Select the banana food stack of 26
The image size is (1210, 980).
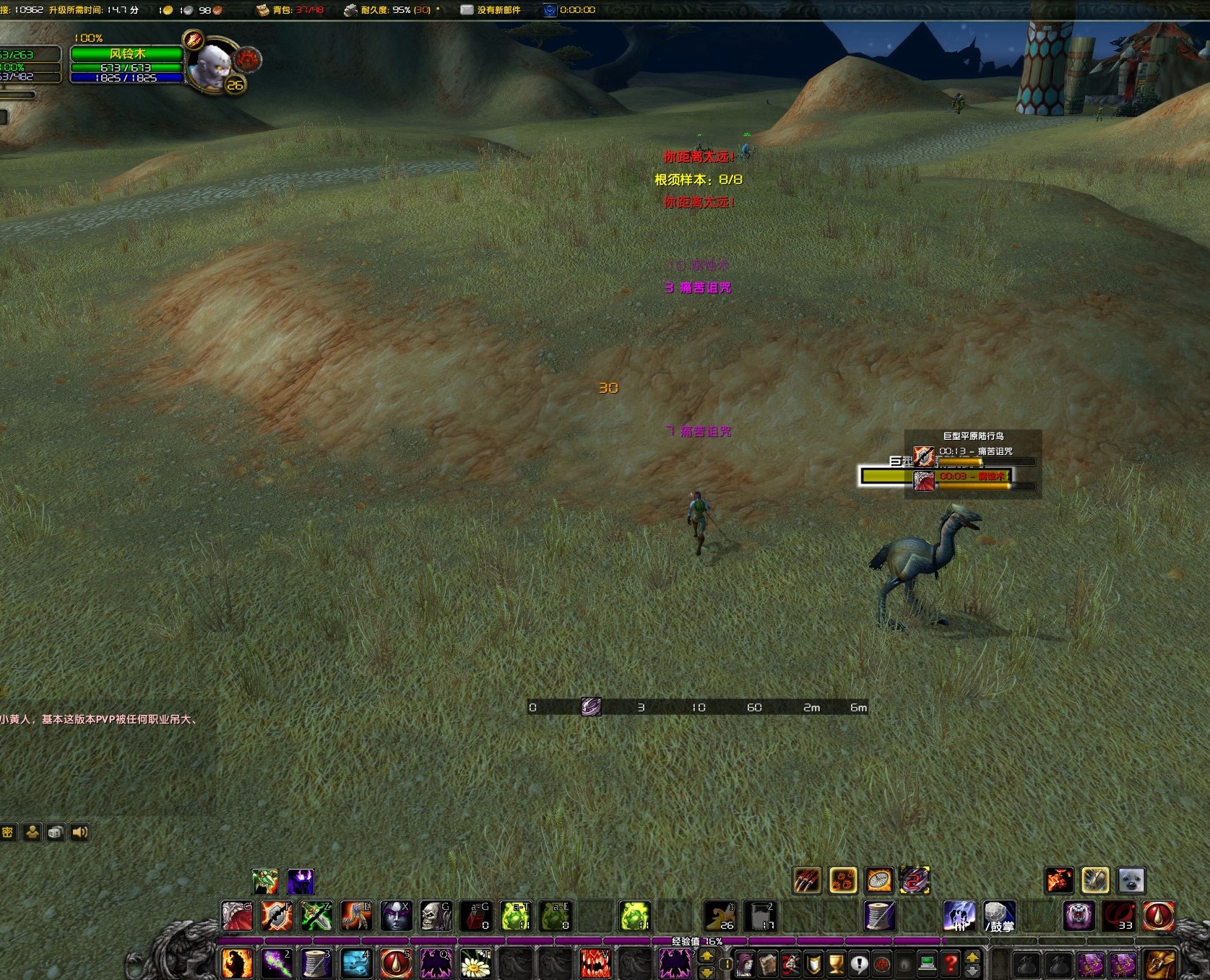(x=719, y=916)
